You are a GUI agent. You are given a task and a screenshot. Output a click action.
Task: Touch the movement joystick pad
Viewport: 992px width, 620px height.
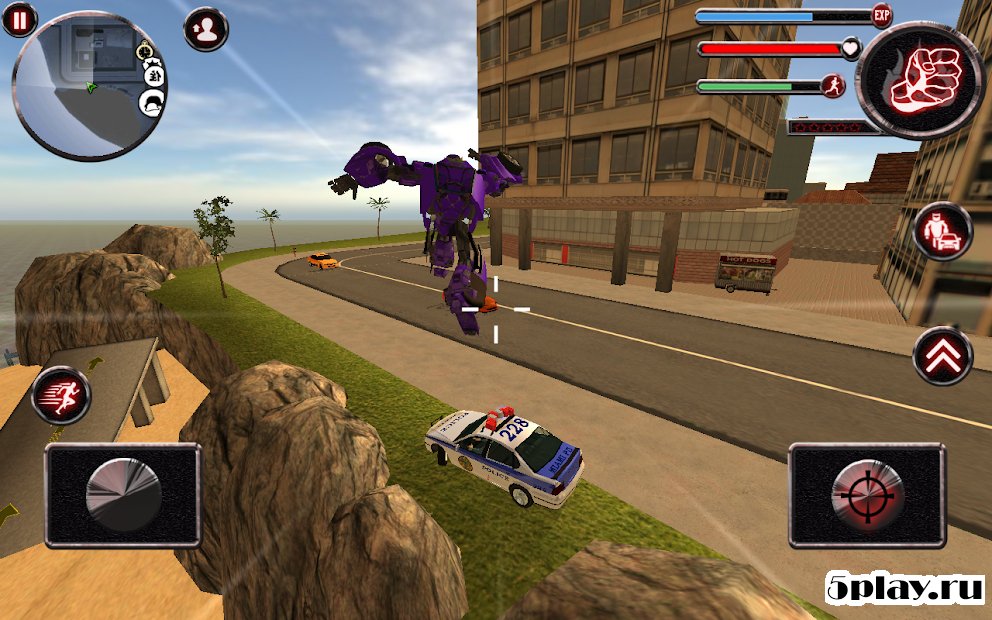pyautogui.click(x=123, y=495)
